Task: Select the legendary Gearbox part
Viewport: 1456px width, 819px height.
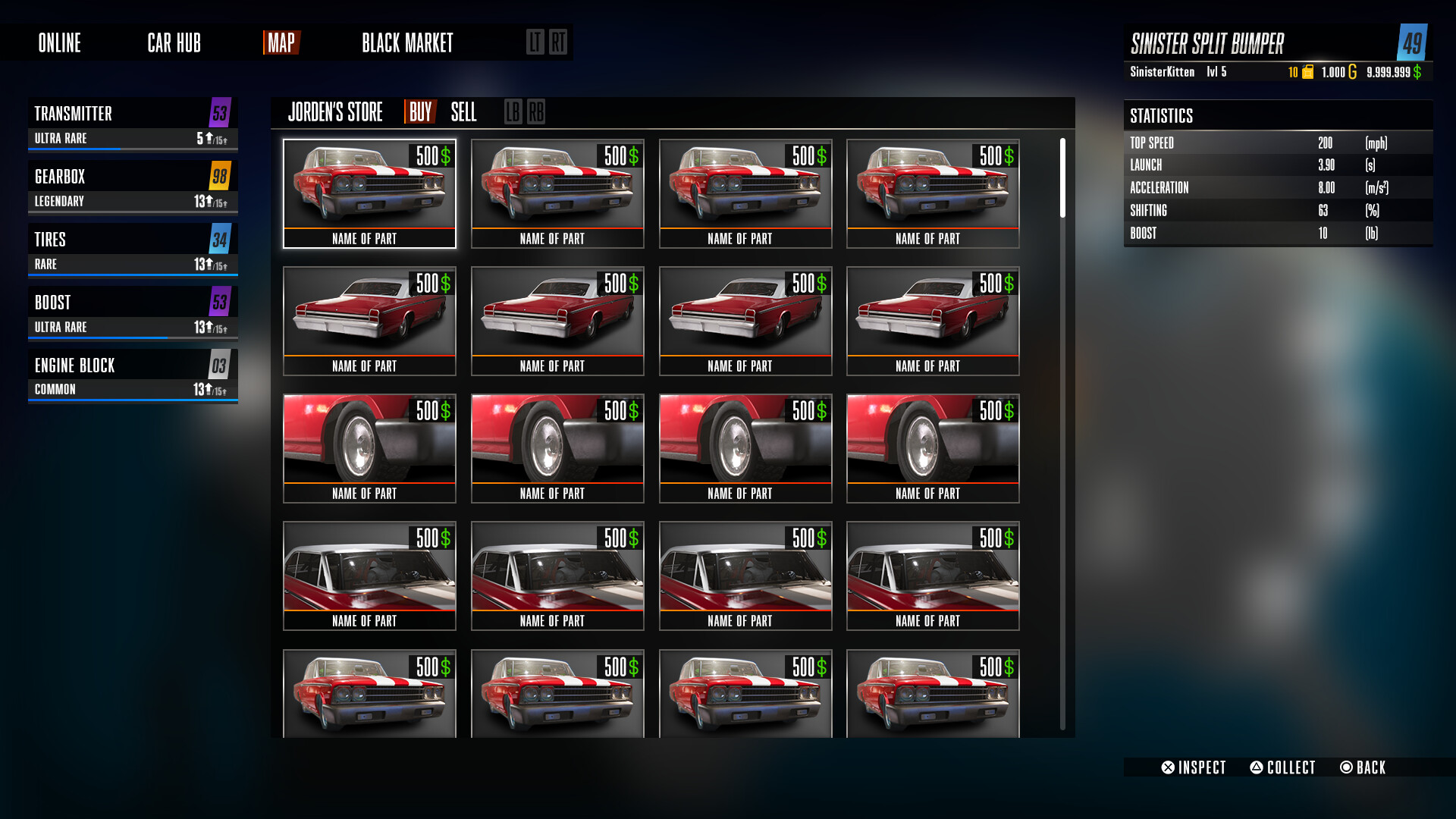Action: (133, 187)
